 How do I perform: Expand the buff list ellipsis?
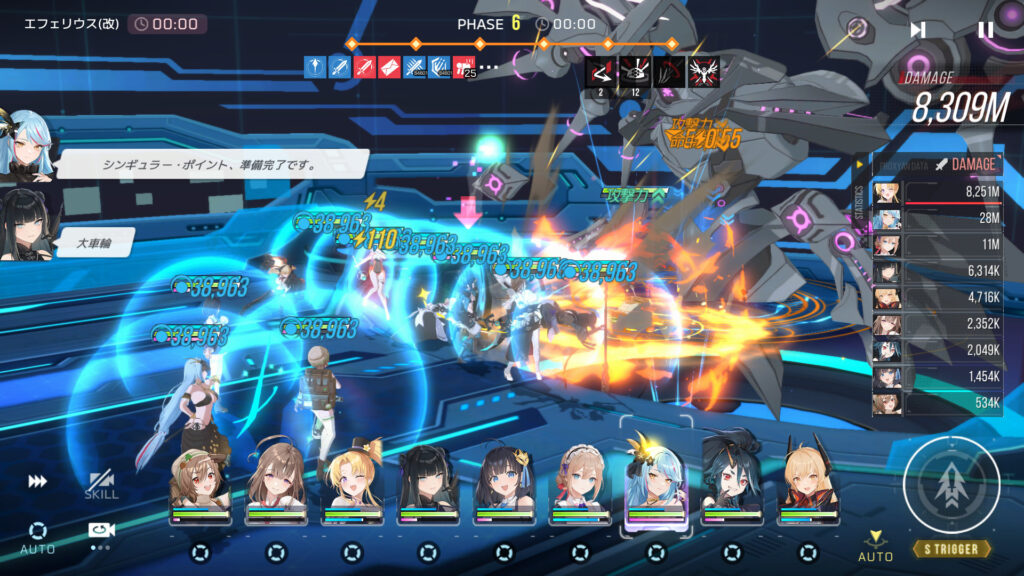(489, 67)
